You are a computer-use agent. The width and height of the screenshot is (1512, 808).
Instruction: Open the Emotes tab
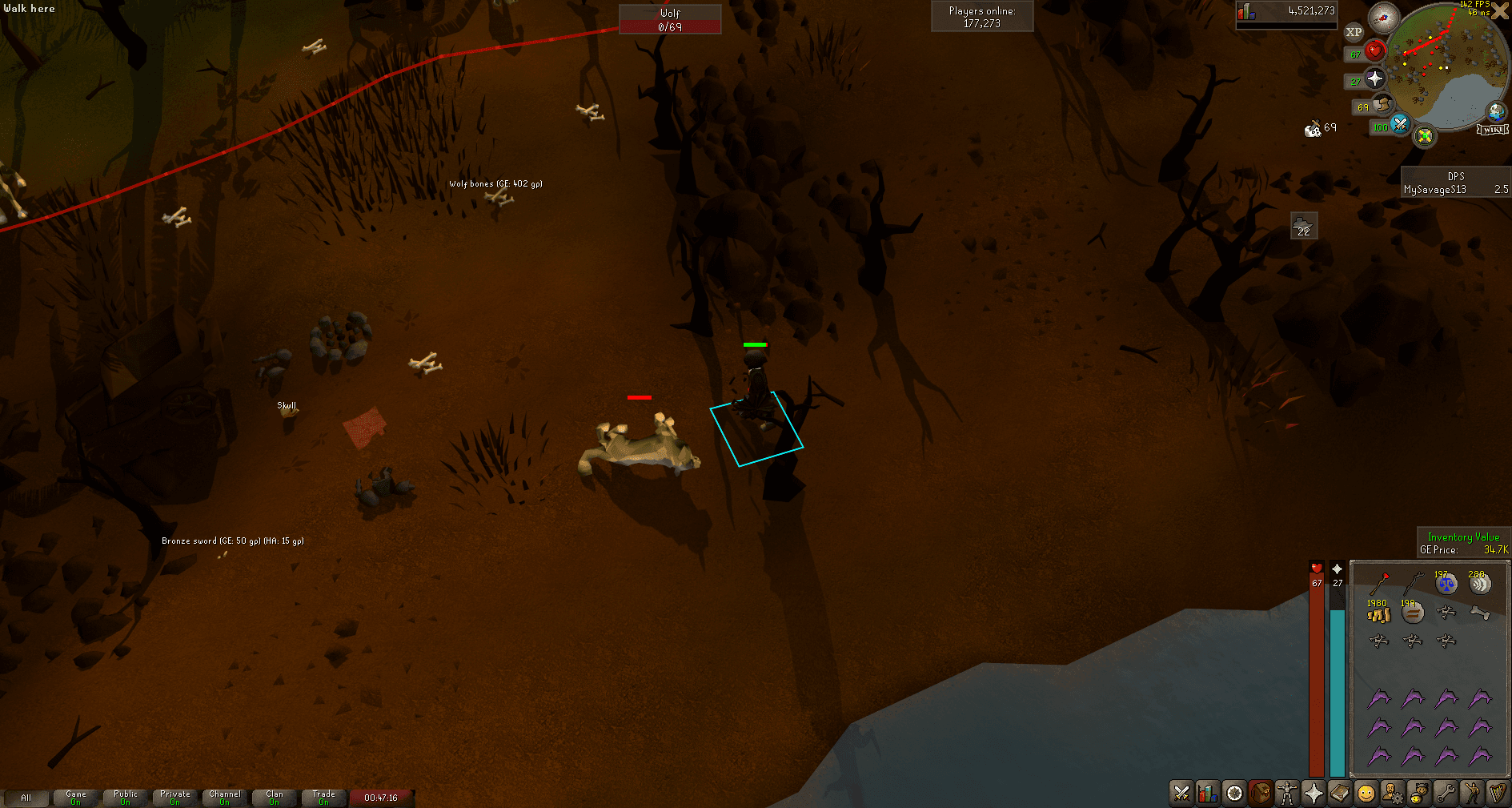click(x=1472, y=794)
